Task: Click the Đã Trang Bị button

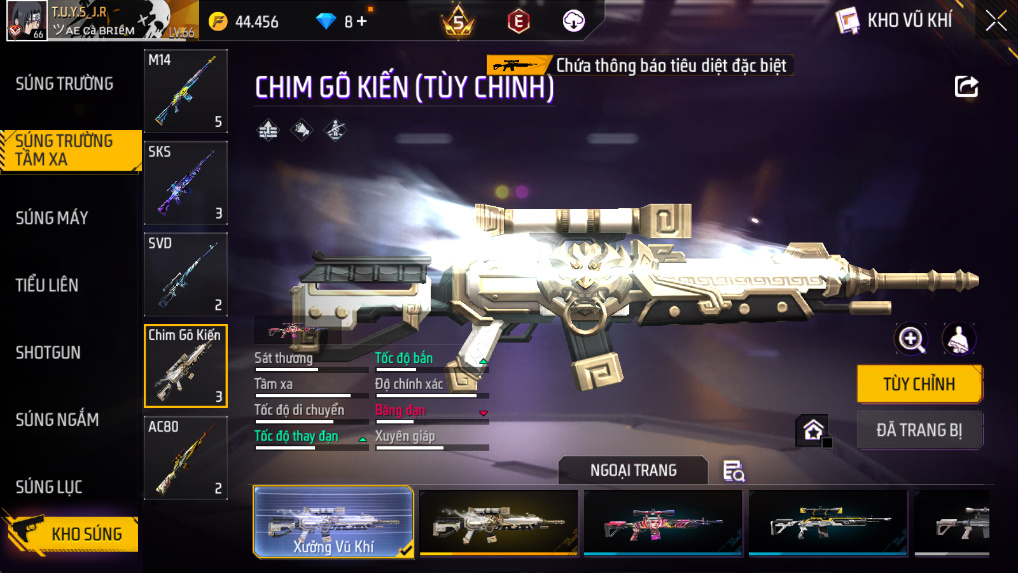Action: click(x=919, y=430)
